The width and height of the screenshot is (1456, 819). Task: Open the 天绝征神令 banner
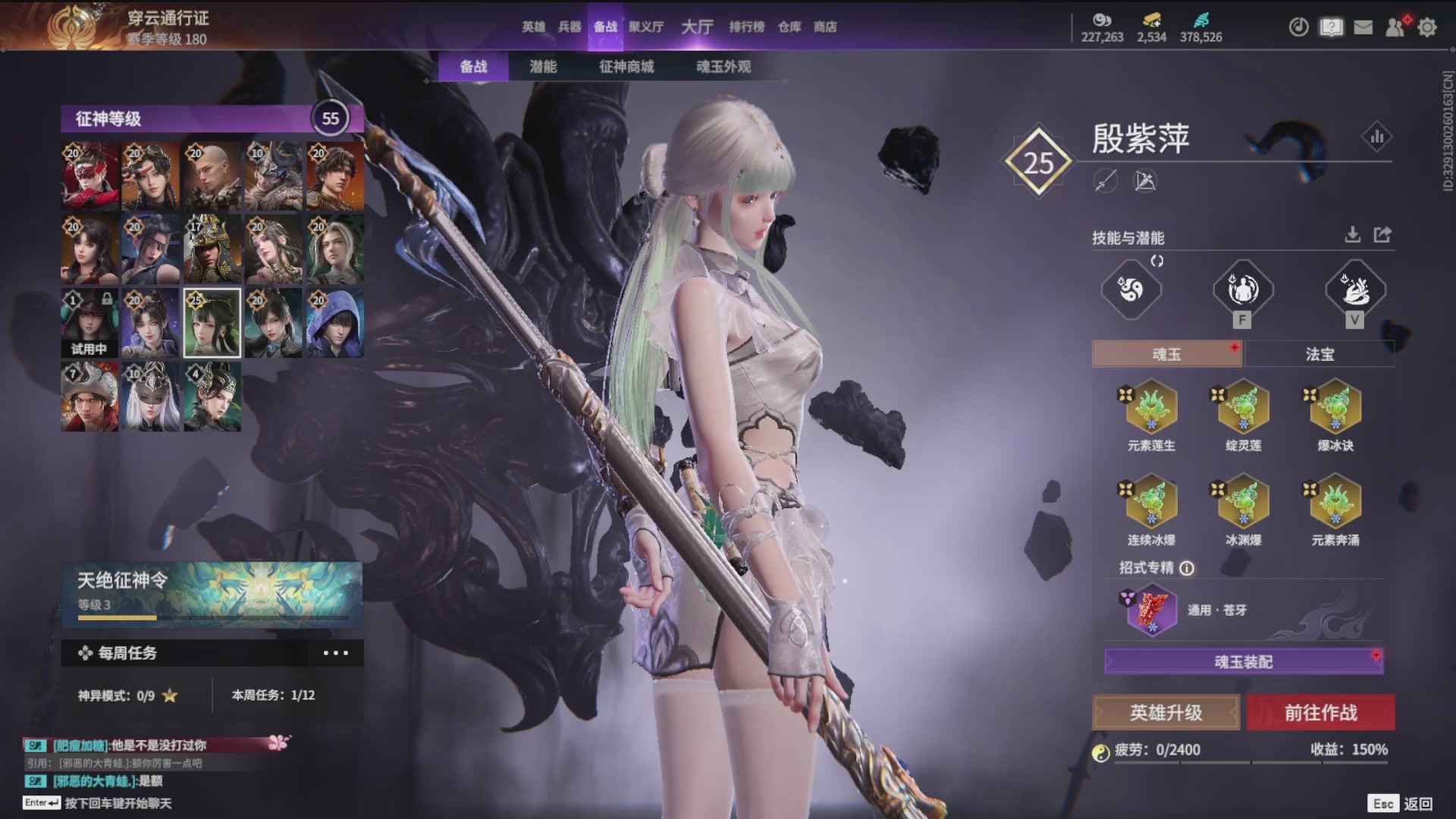(x=212, y=594)
